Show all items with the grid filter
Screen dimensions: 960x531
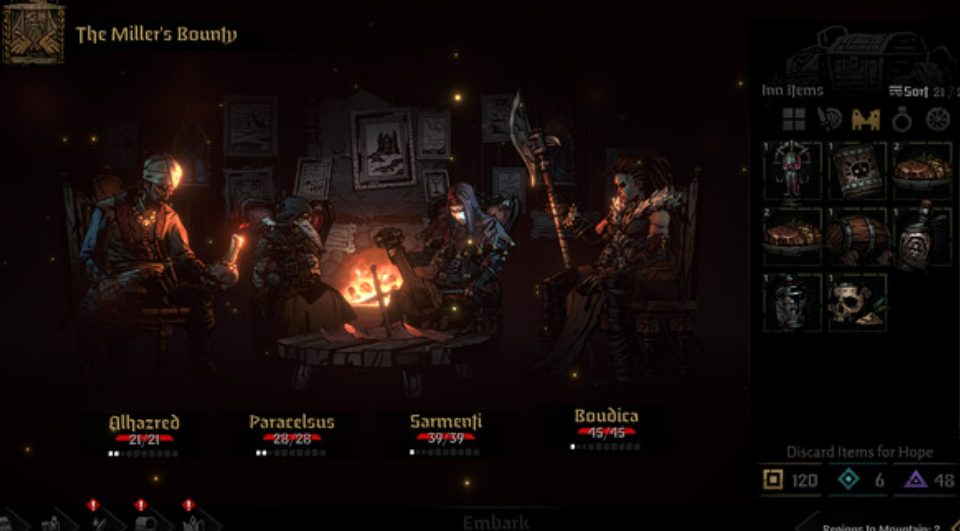click(x=794, y=120)
